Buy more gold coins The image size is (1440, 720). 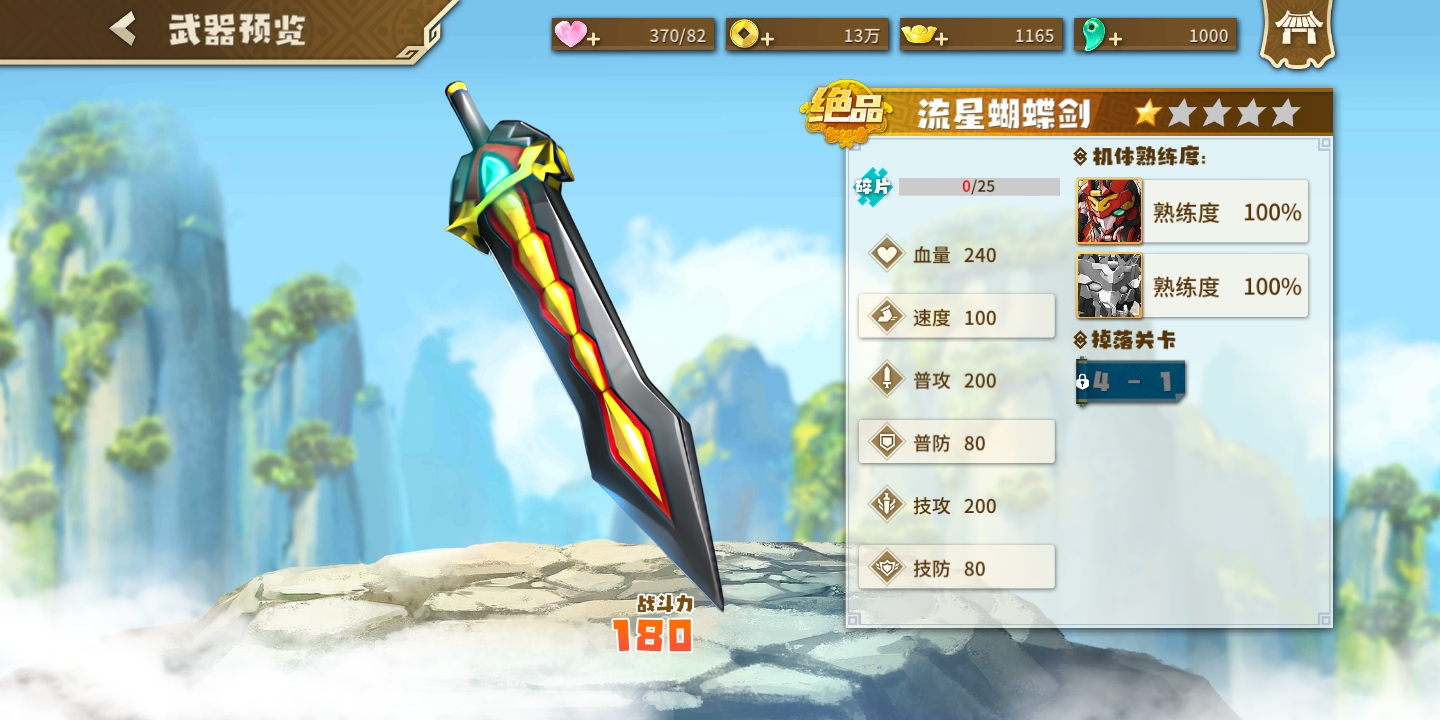click(x=768, y=39)
